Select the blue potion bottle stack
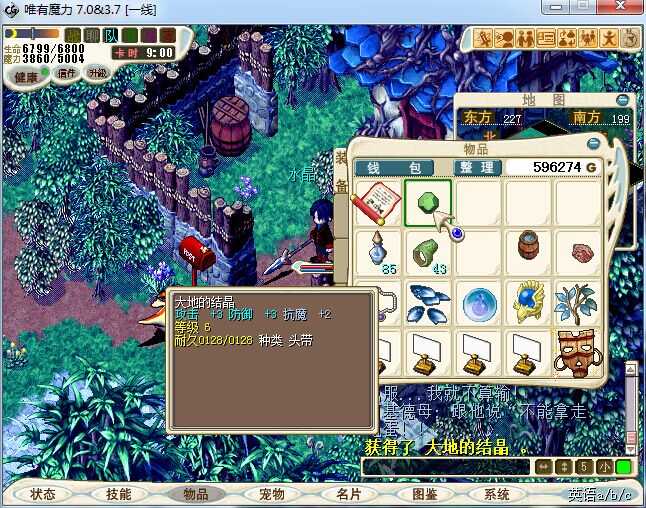The height and width of the screenshot is (508, 646). [x=377, y=252]
